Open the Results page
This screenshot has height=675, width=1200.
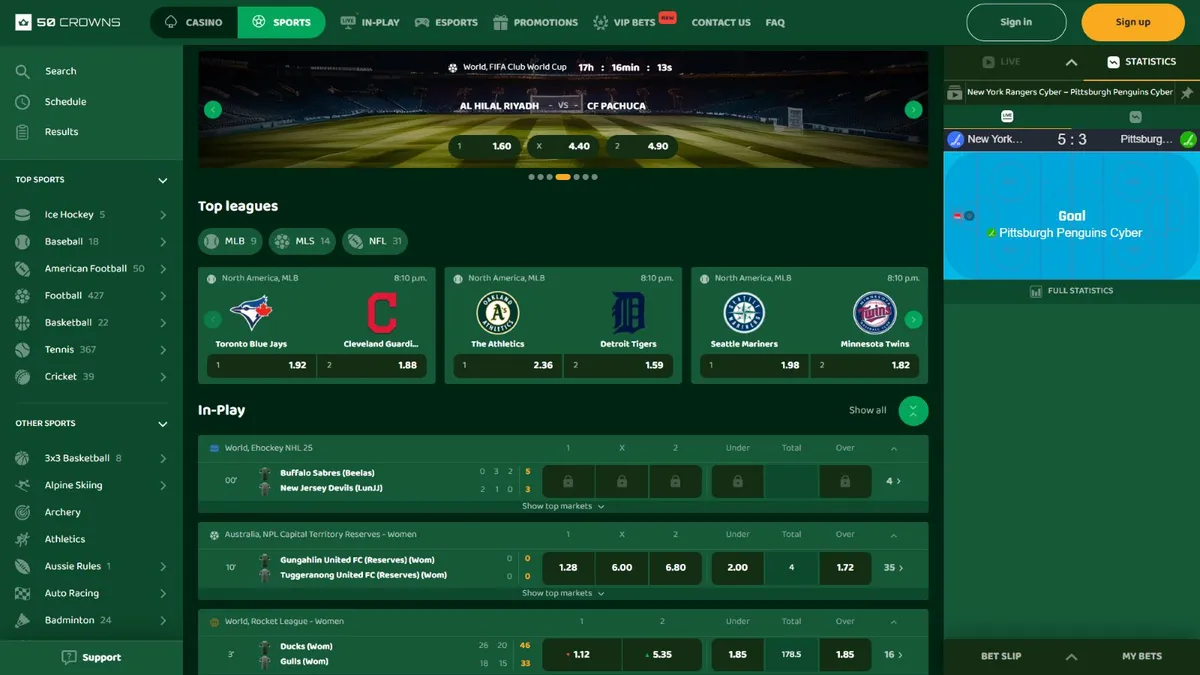pos(61,132)
